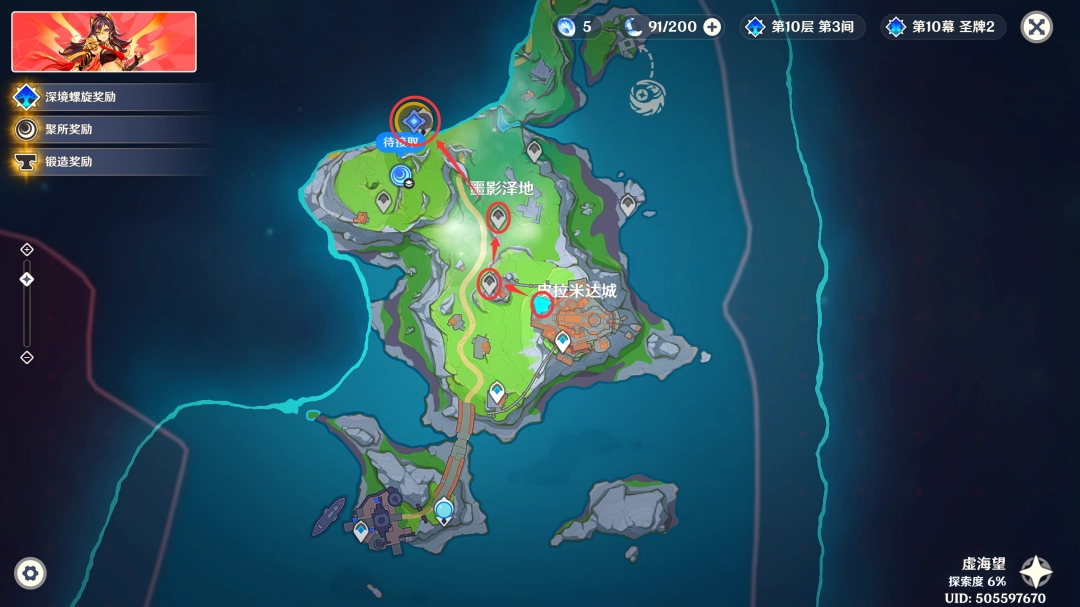Image resolution: width=1080 pixels, height=607 pixels.
Task: Zoom out using the minus diamond button
Action: tap(27, 357)
